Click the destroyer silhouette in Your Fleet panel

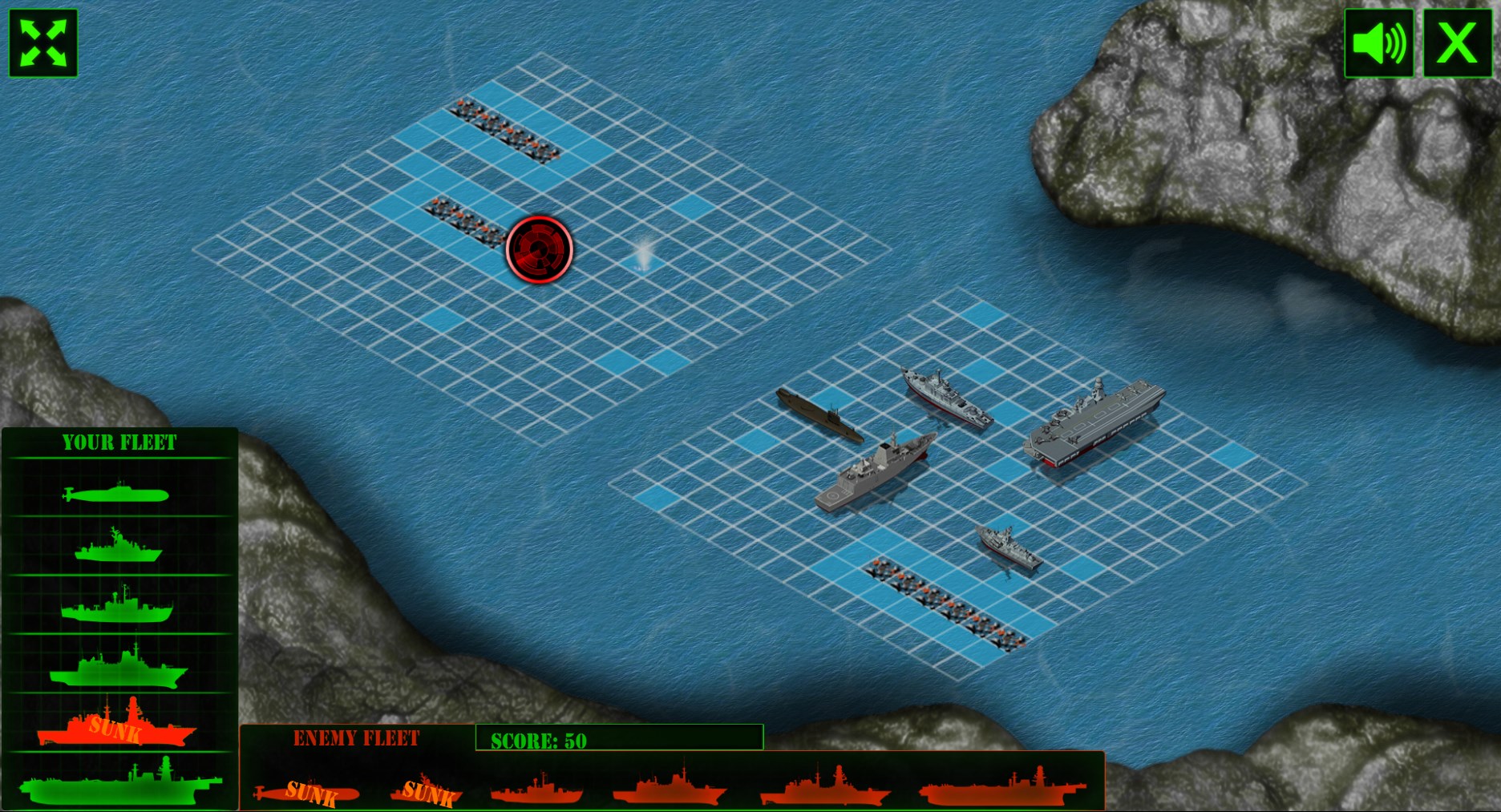(117, 607)
